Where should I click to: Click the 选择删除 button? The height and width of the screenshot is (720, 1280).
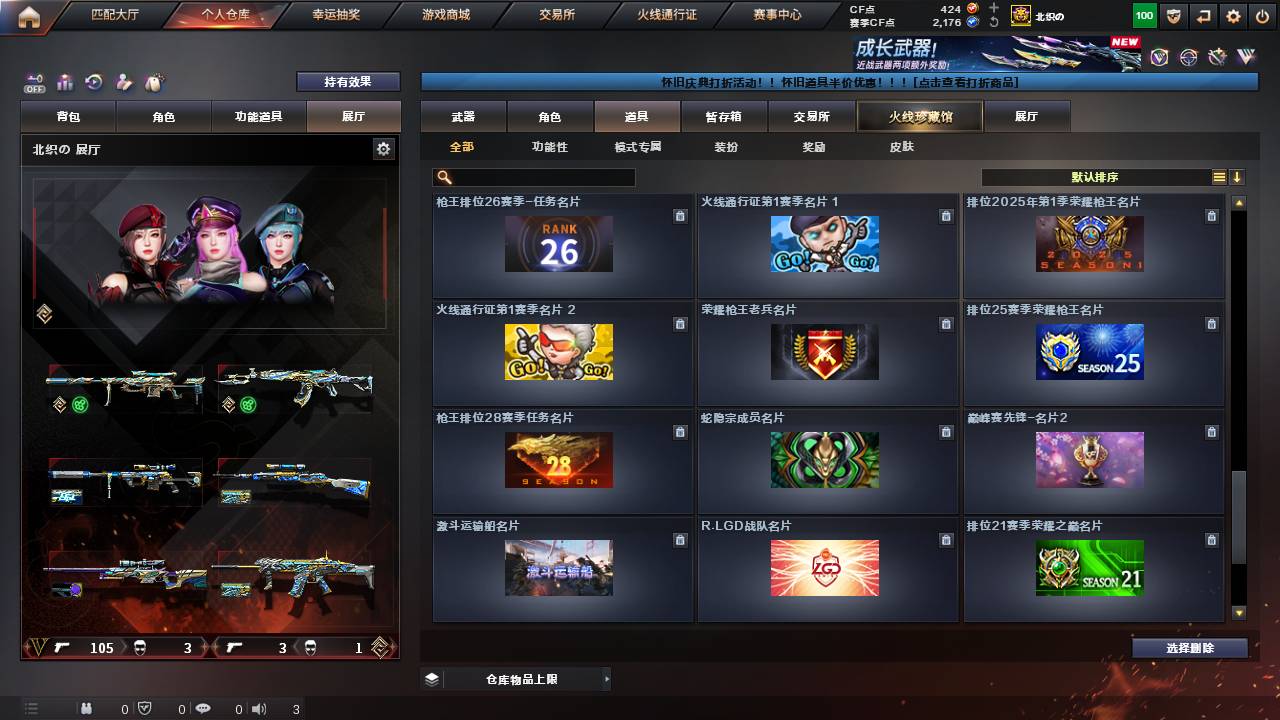click(1189, 647)
